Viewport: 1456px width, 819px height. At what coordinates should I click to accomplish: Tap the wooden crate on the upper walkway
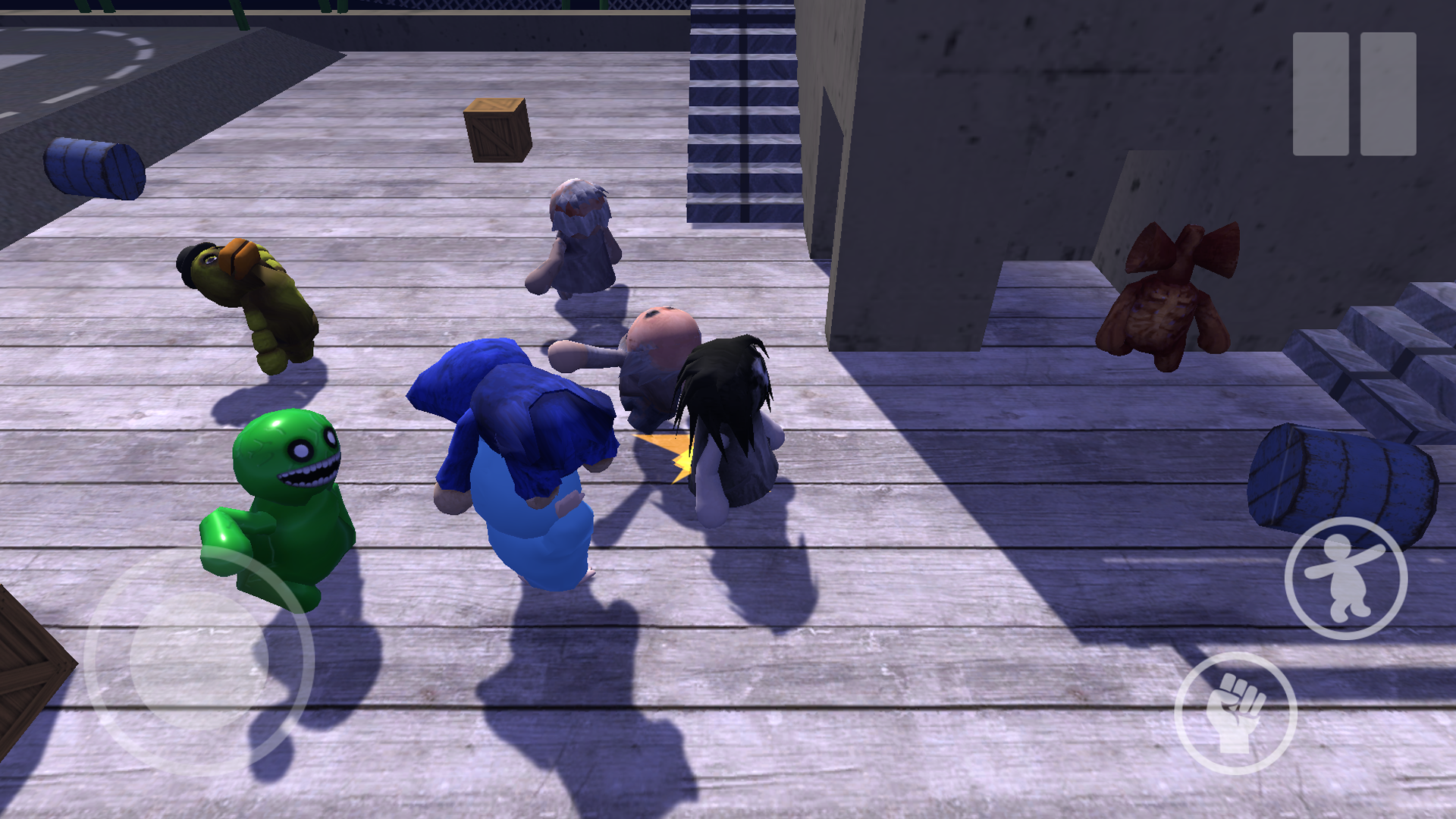pyautogui.click(x=497, y=129)
